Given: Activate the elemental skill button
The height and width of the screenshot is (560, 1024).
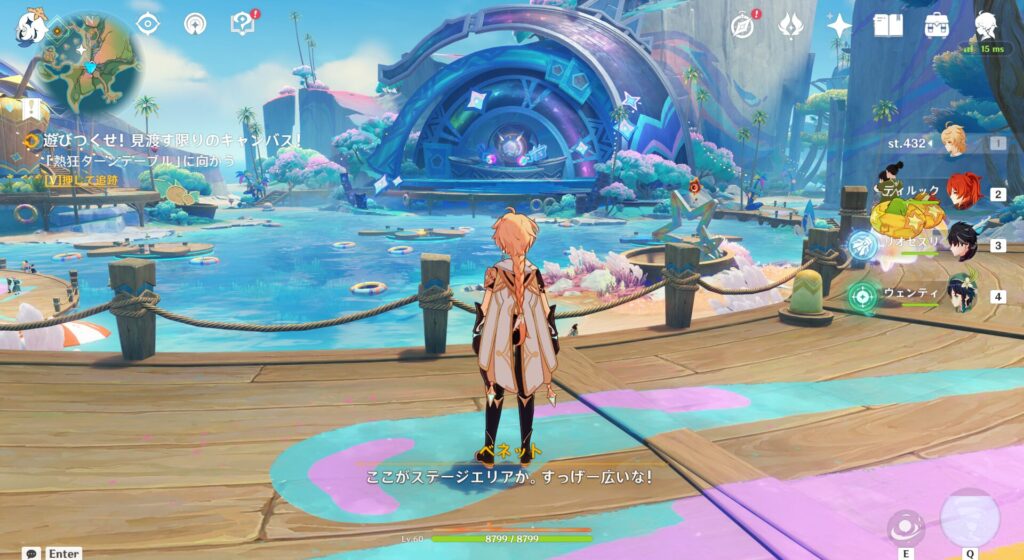Looking at the screenshot, I should [906, 526].
